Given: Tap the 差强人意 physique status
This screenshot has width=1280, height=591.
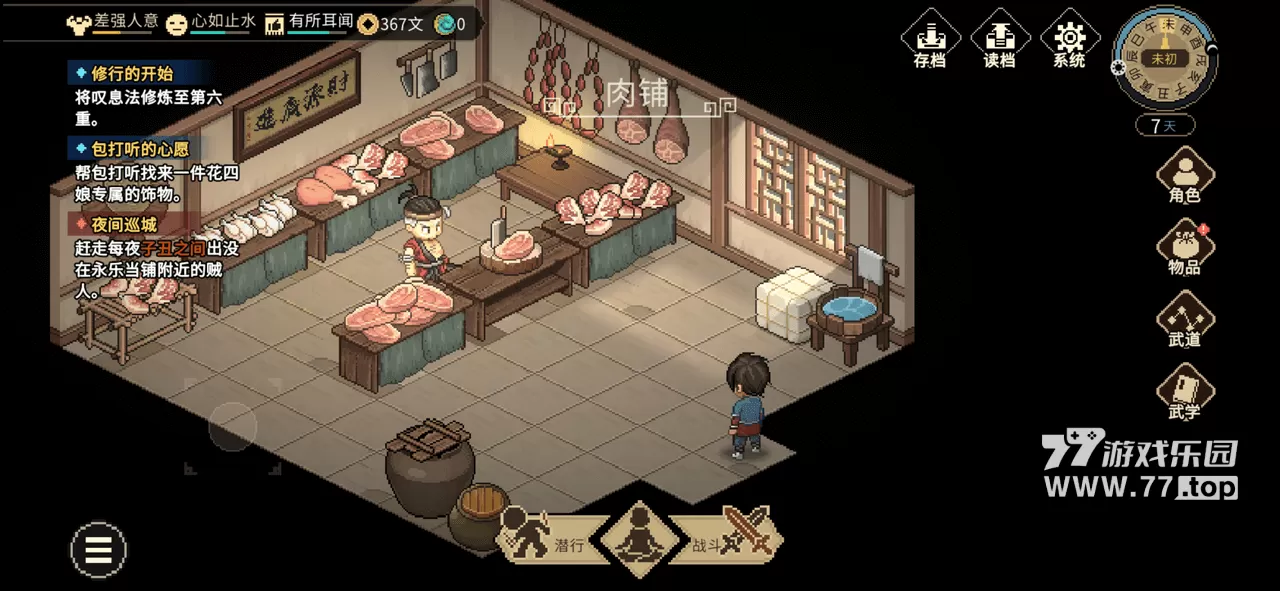Looking at the screenshot, I should pyautogui.click(x=110, y=23).
